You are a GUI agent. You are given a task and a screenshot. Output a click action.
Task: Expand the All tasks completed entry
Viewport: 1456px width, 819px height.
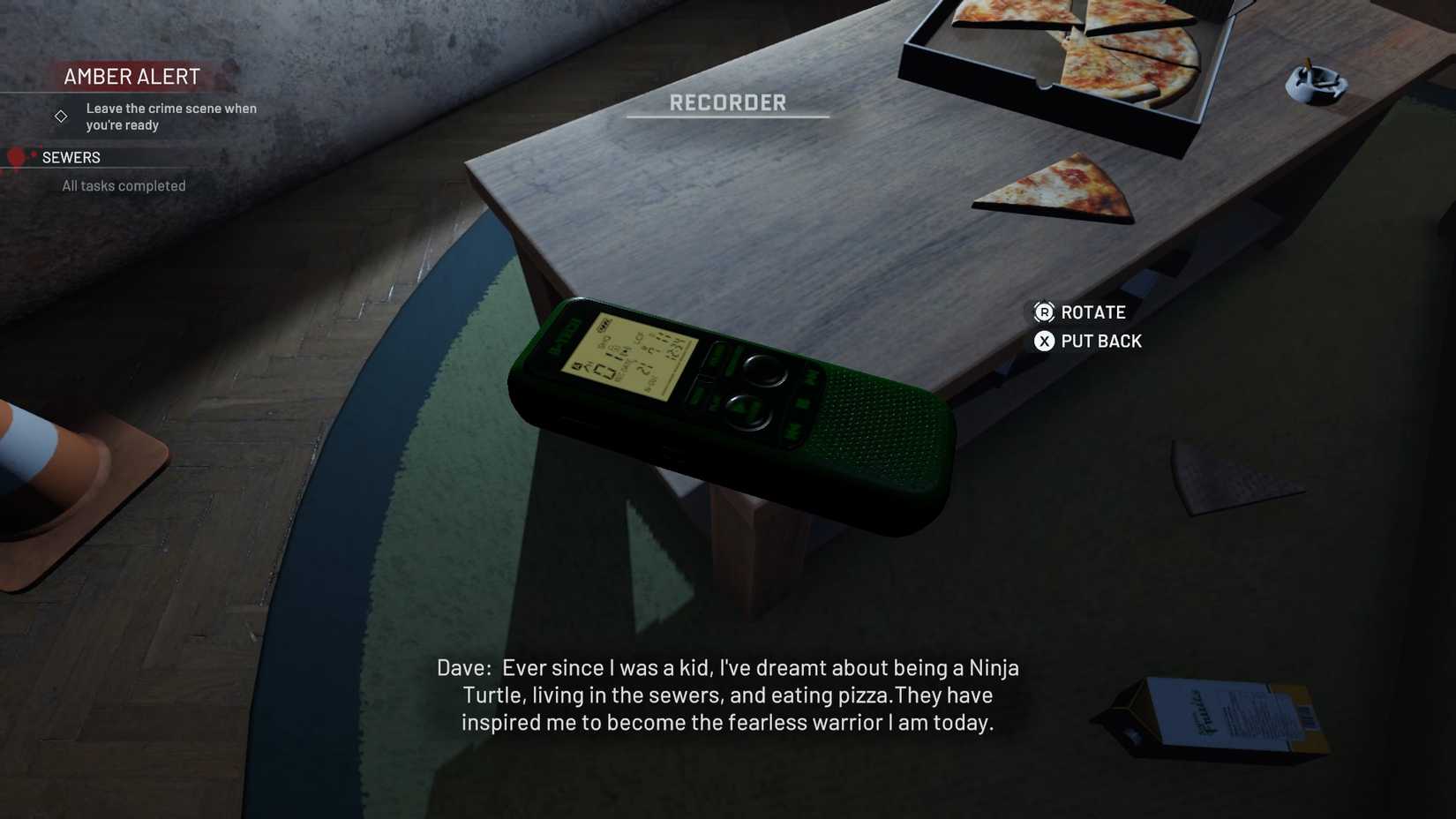123,185
